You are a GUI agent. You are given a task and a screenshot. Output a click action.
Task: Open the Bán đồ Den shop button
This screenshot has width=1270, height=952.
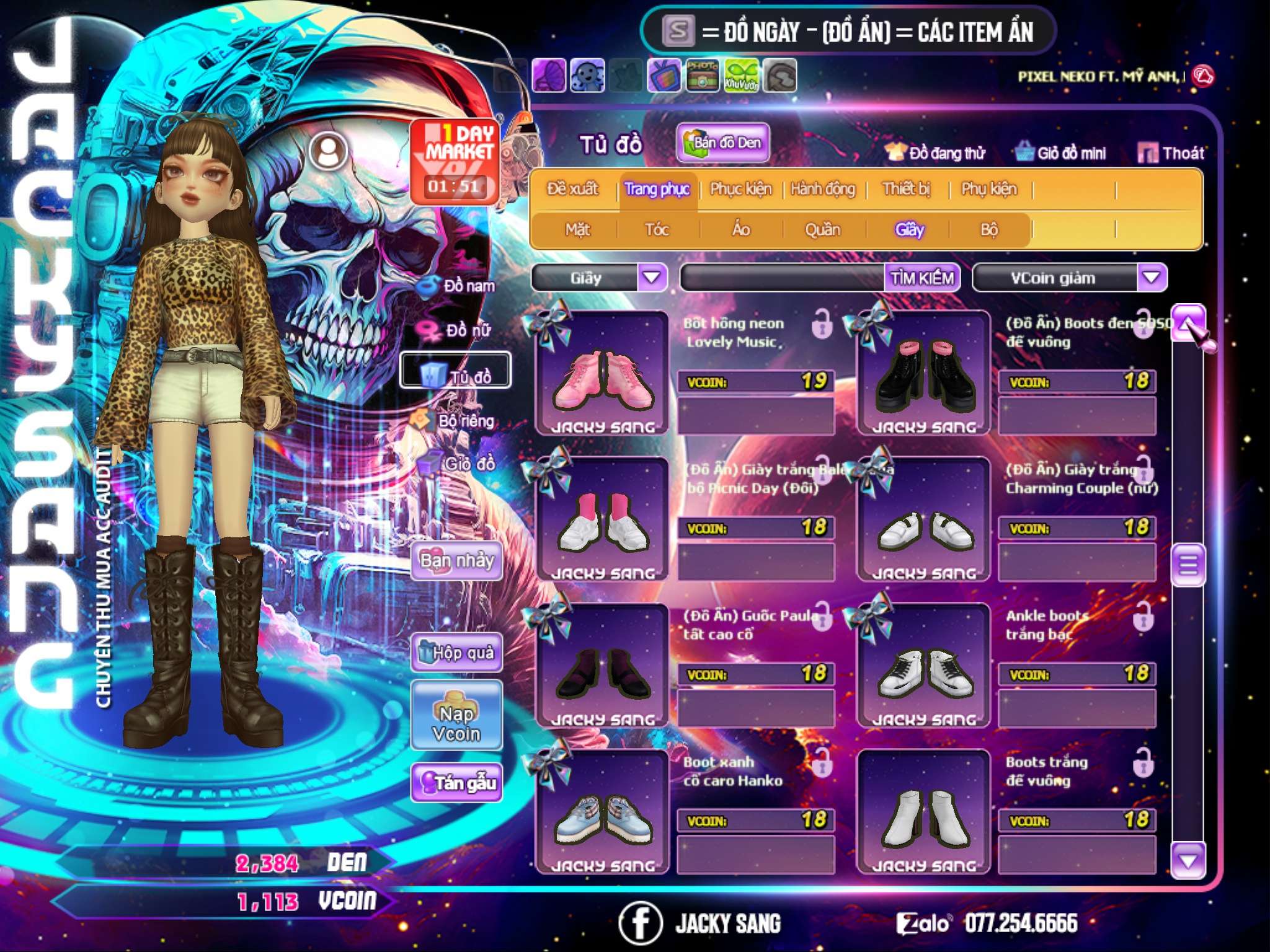722,143
